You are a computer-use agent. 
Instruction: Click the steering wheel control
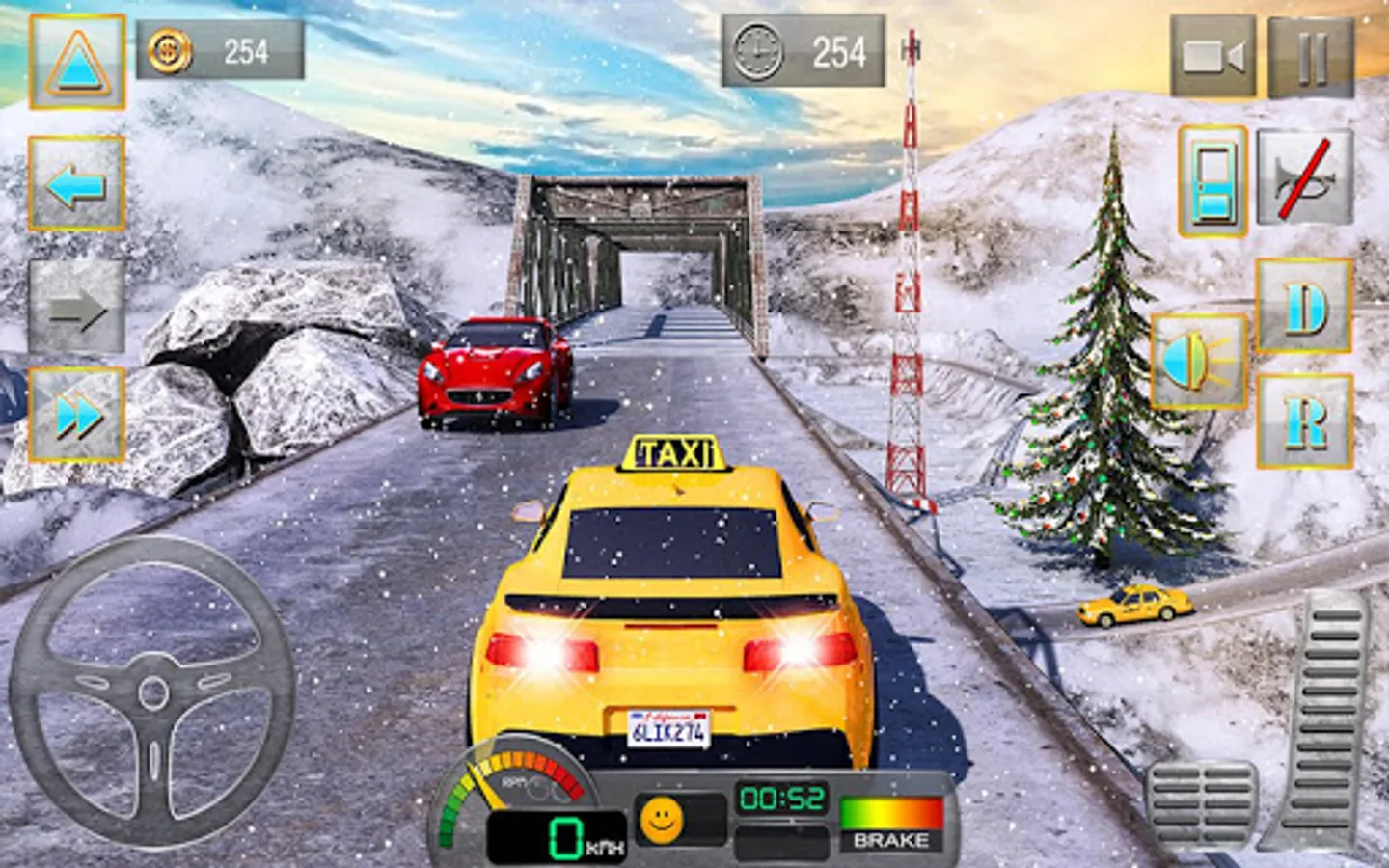tap(152, 692)
